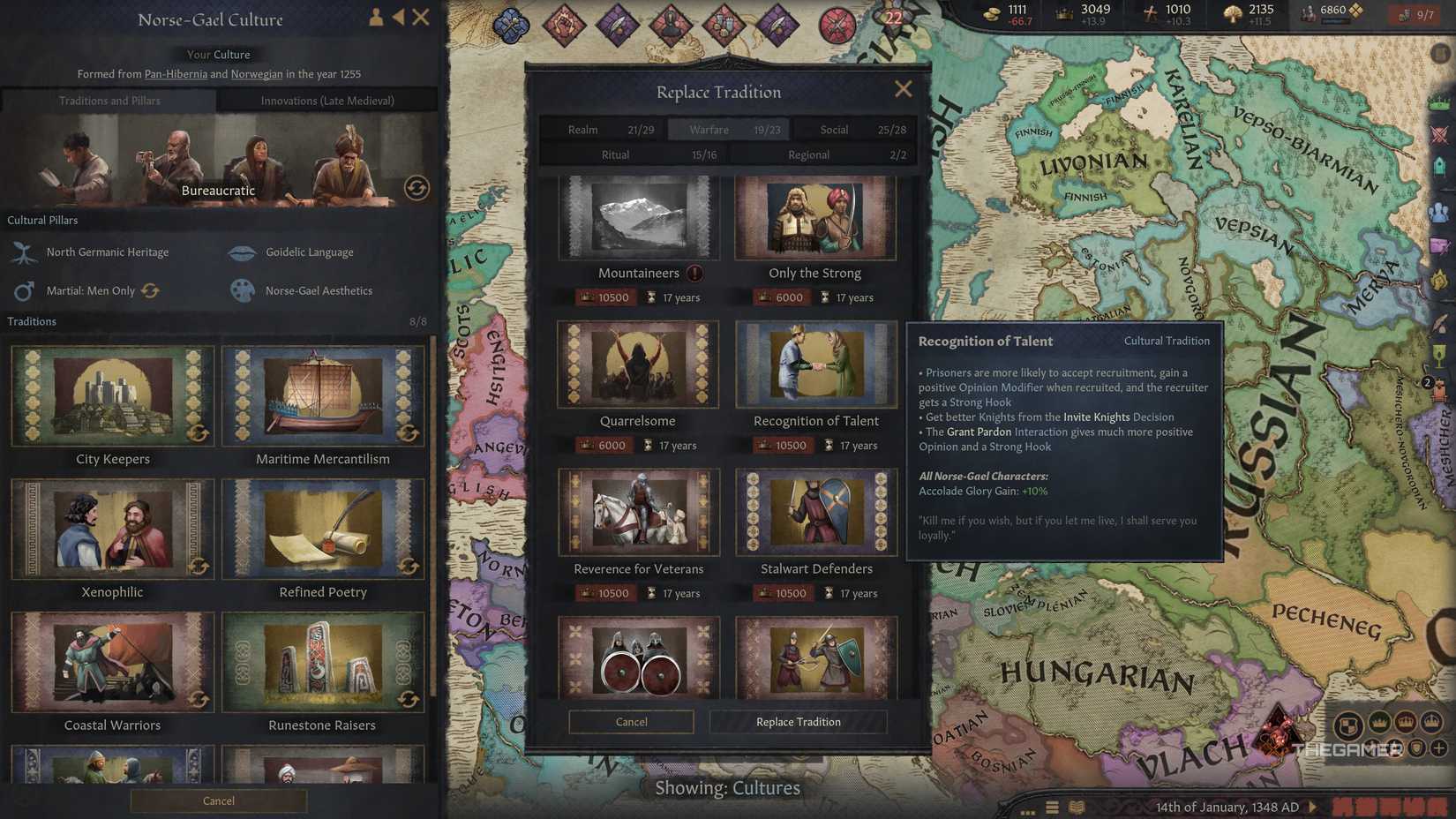This screenshot has width=1456, height=819.
Task: Swap the Bureaucratic ethos with circular arrows
Action: point(417,188)
